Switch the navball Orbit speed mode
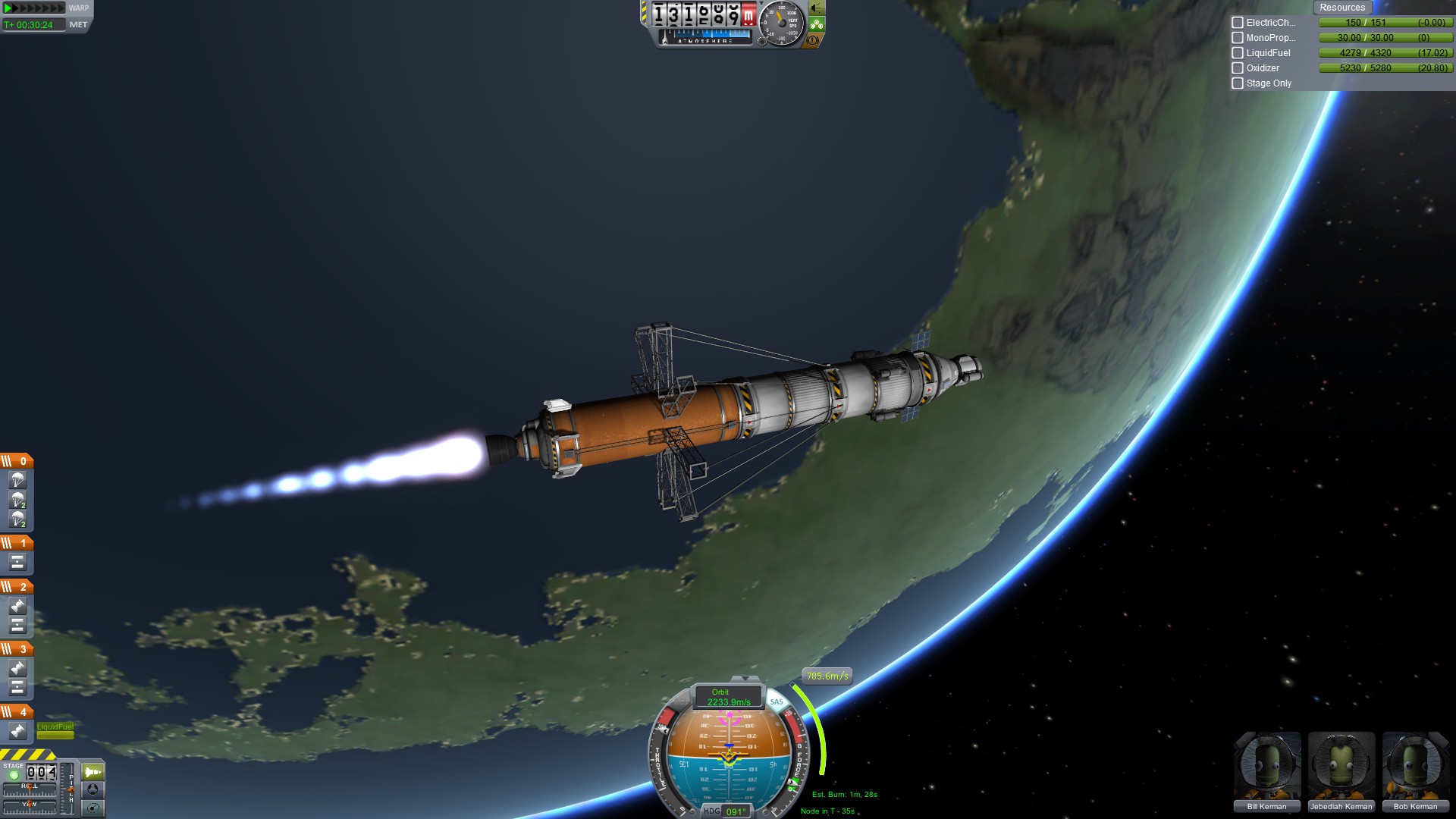 point(728,697)
